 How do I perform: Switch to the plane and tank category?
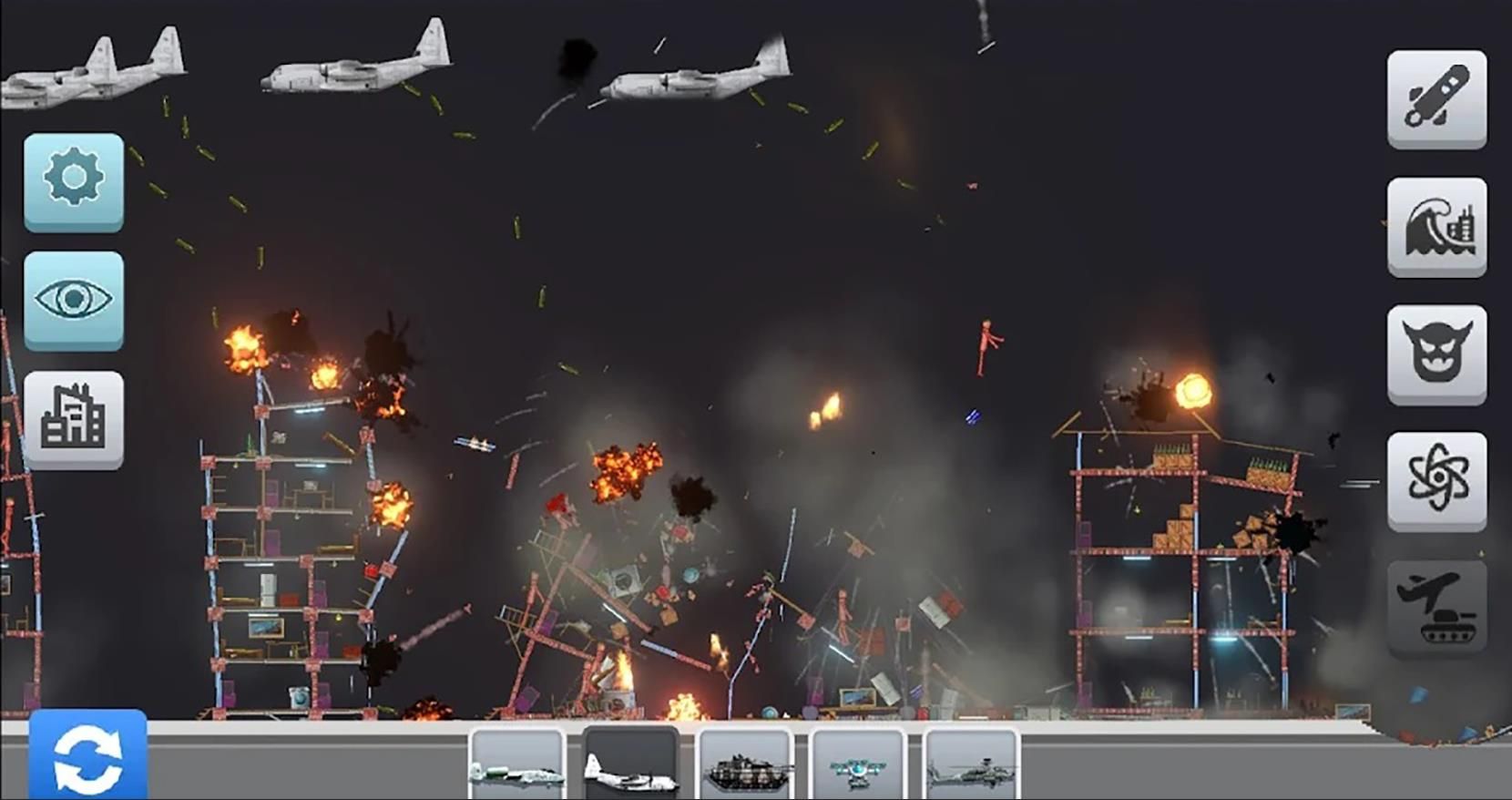pos(1436,607)
